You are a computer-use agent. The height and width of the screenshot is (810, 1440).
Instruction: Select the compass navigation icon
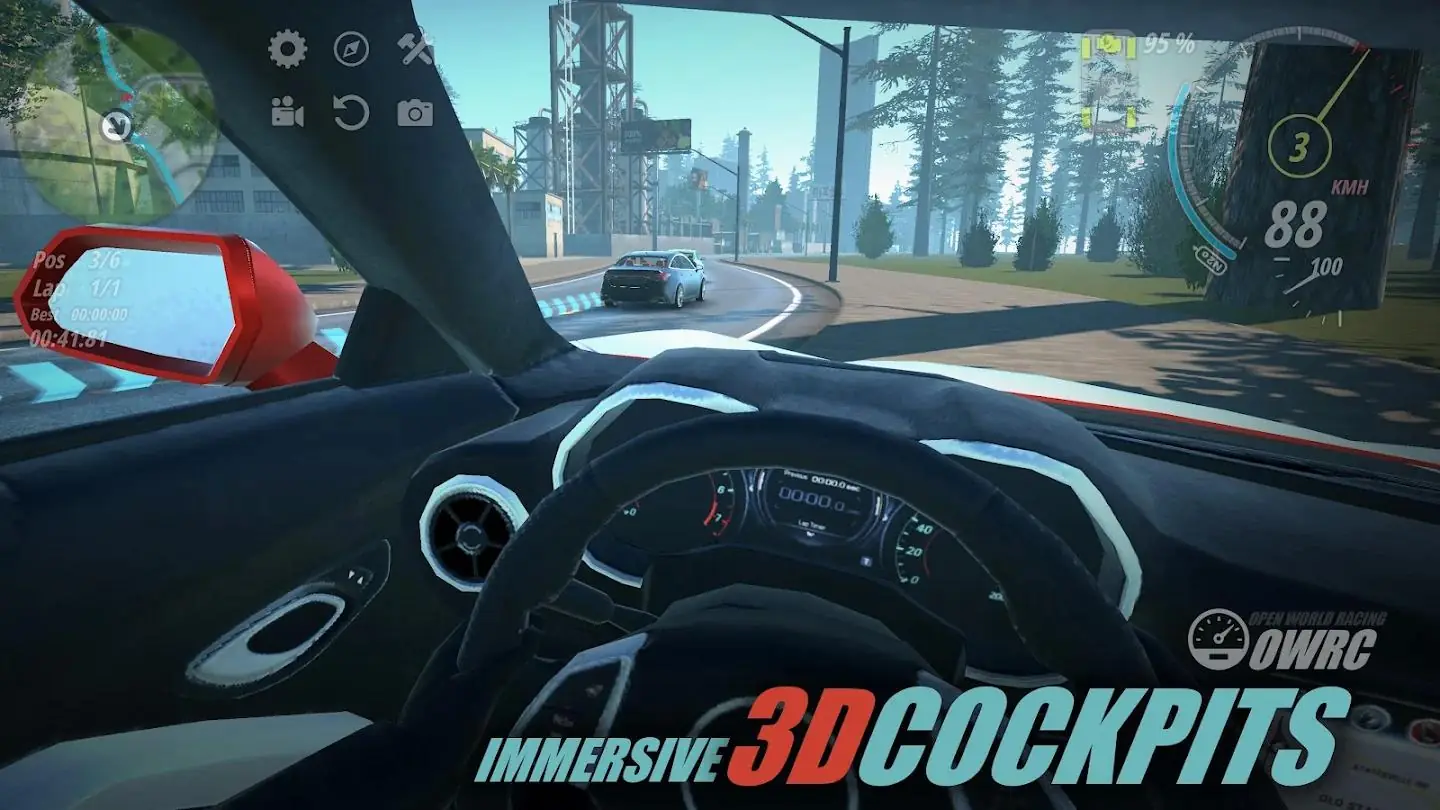point(351,46)
